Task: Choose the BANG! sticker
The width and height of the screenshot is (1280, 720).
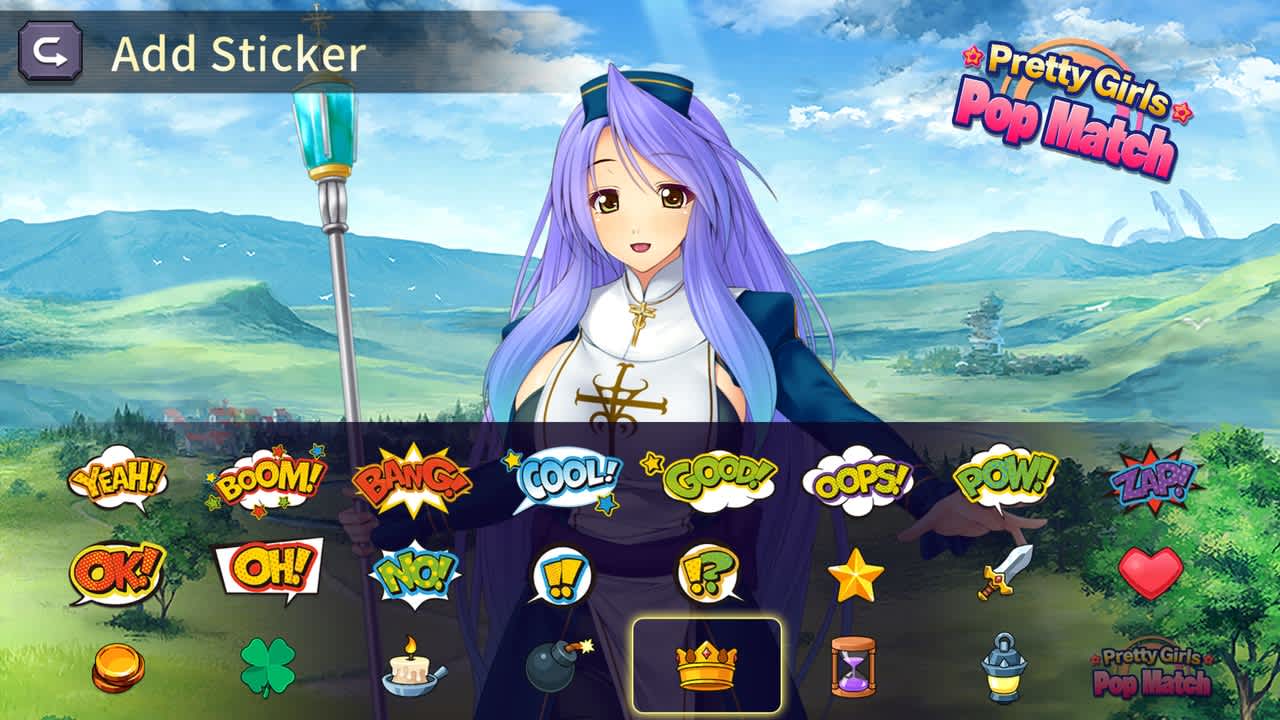Action: 408,478
